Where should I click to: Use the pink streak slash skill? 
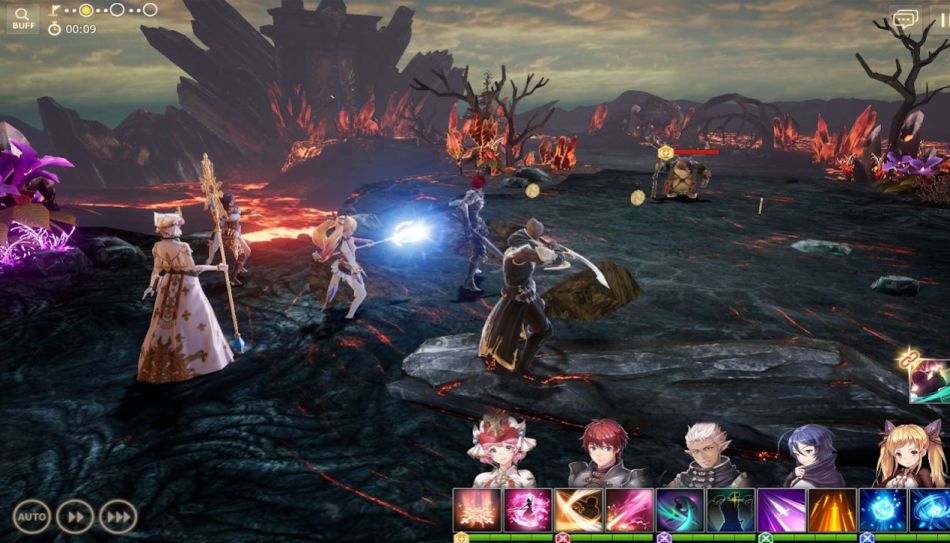tap(629, 510)
